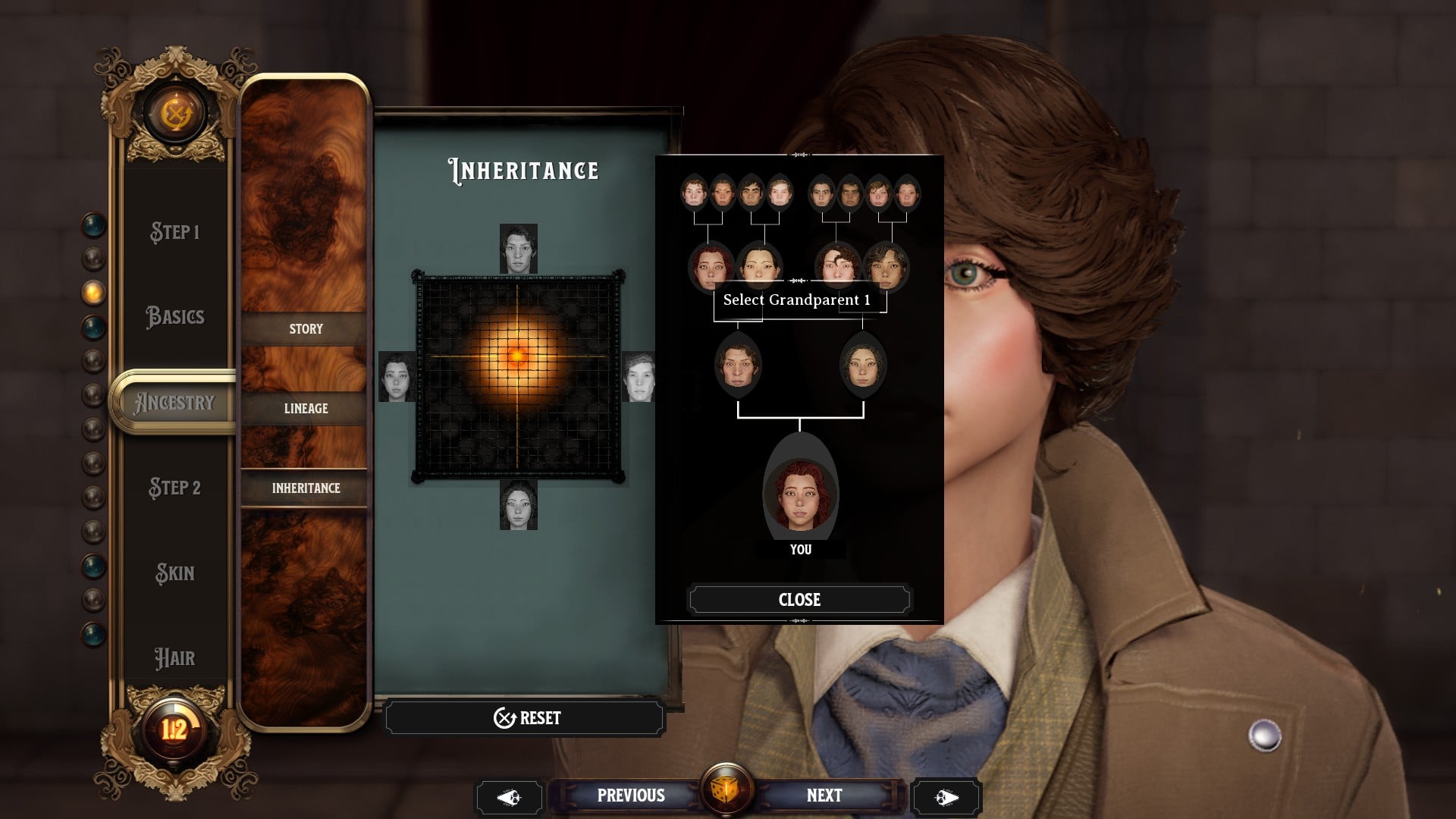
Task: Click the fast-back arrow icon left of Previous
Action: [510, 795]
